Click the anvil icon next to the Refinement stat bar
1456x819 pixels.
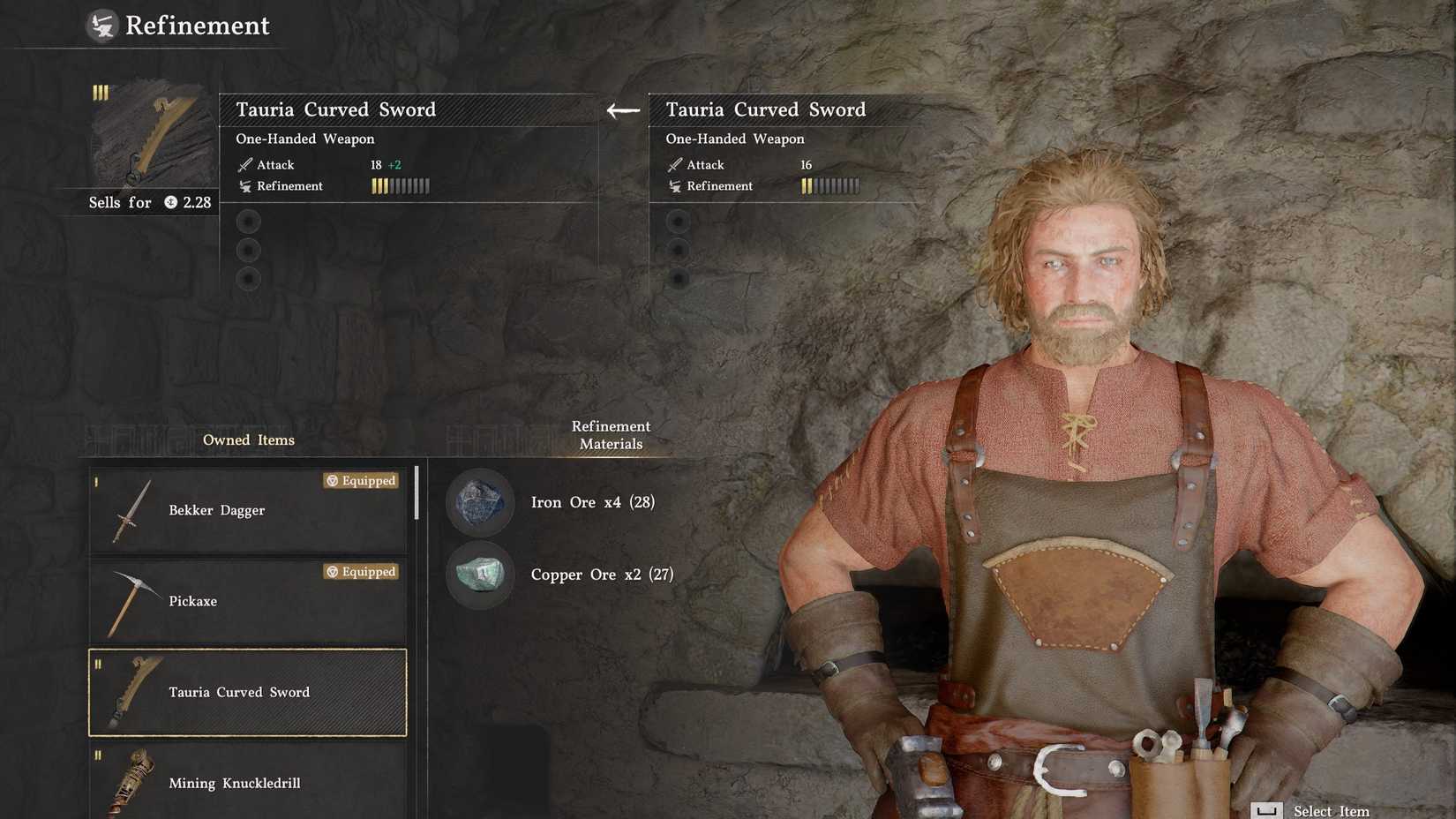244,186
